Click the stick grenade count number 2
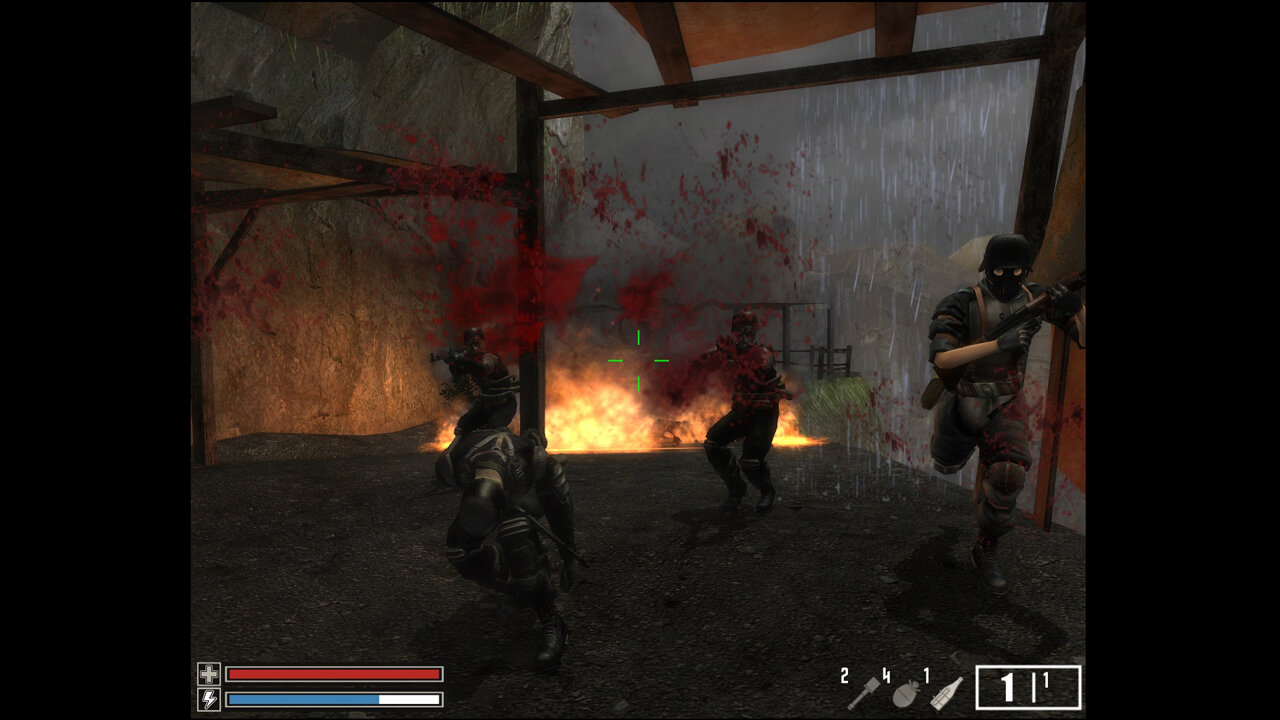1280x720 pixels. (844, 676)
